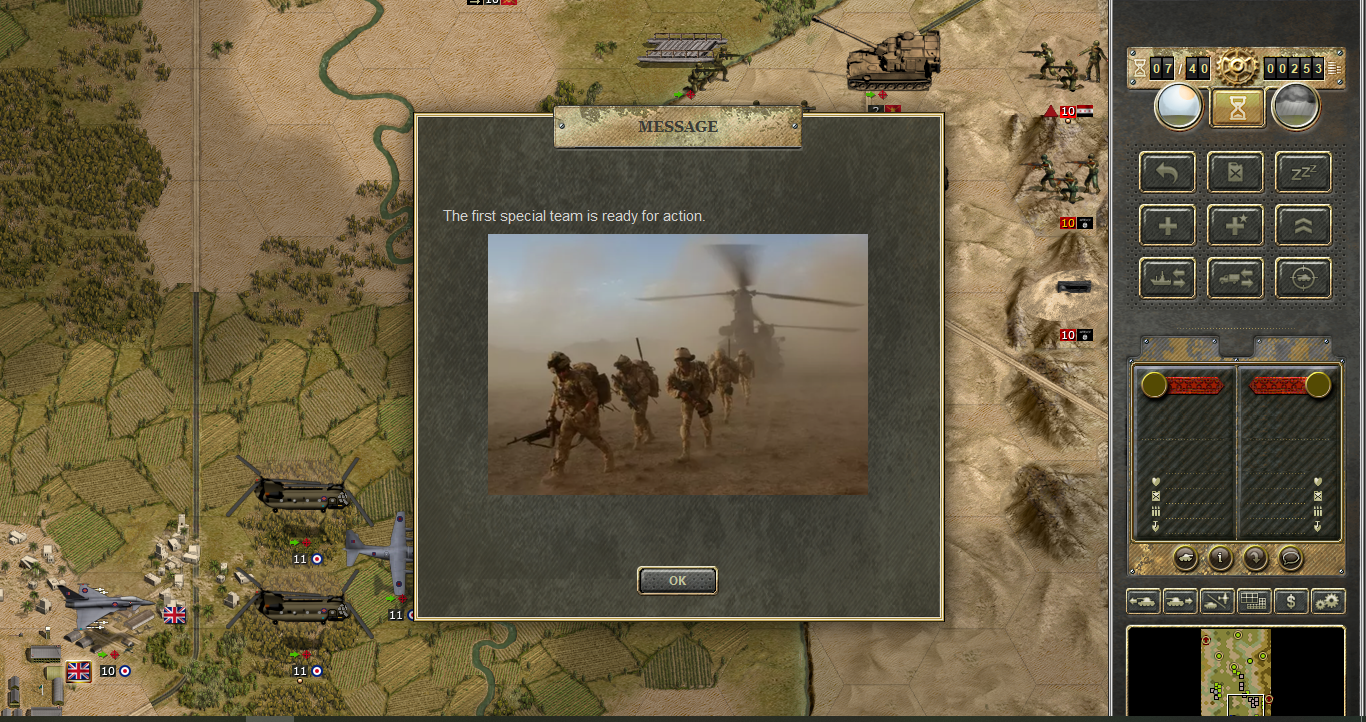Open the purchase screen with dollar button
Image resolution: width=1366 pixels, height=722 pixels.
pyautogui.click(x=1291, y=601)
